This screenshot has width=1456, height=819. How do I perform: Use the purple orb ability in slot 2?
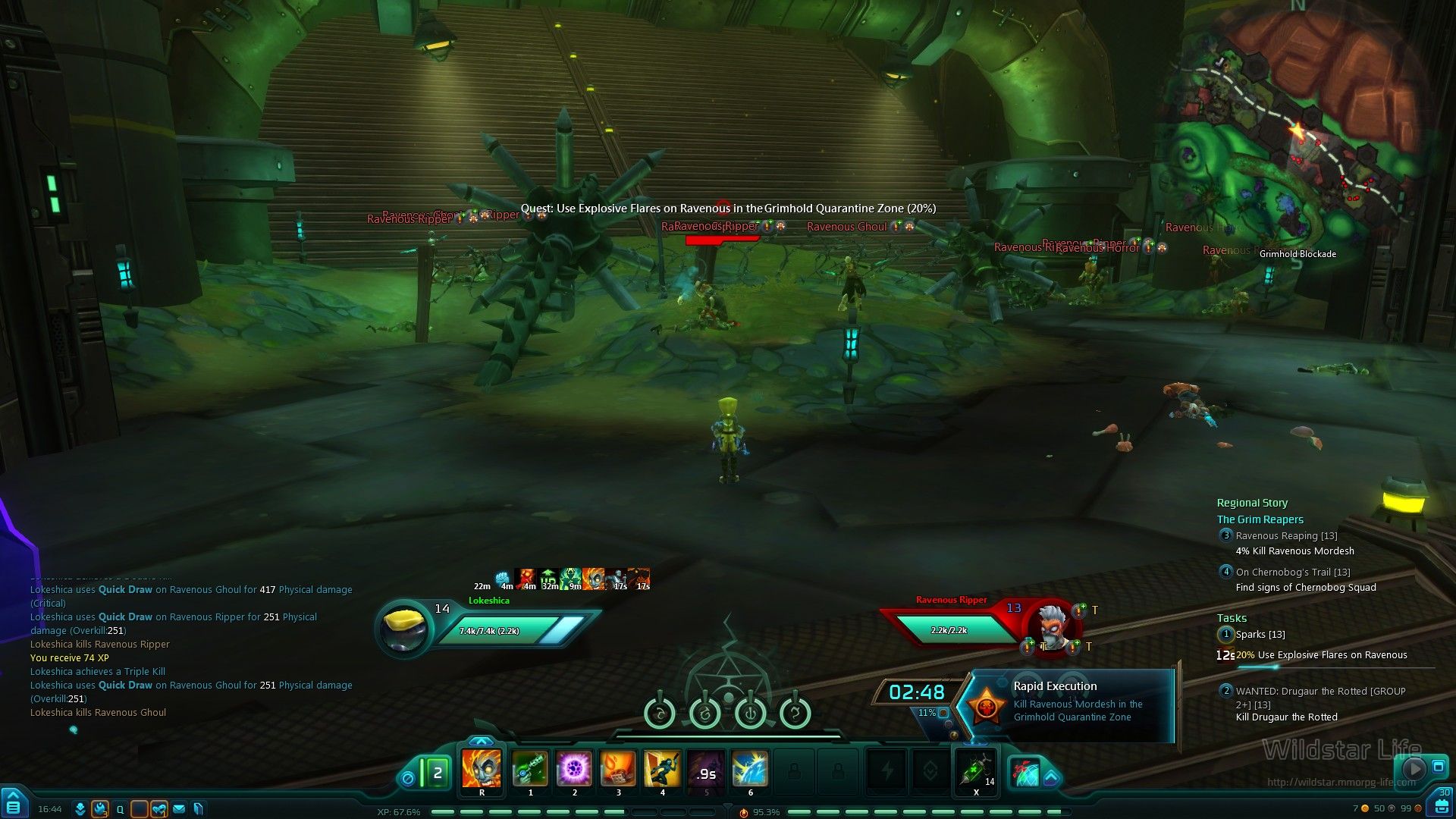click(x=574, y=768)
